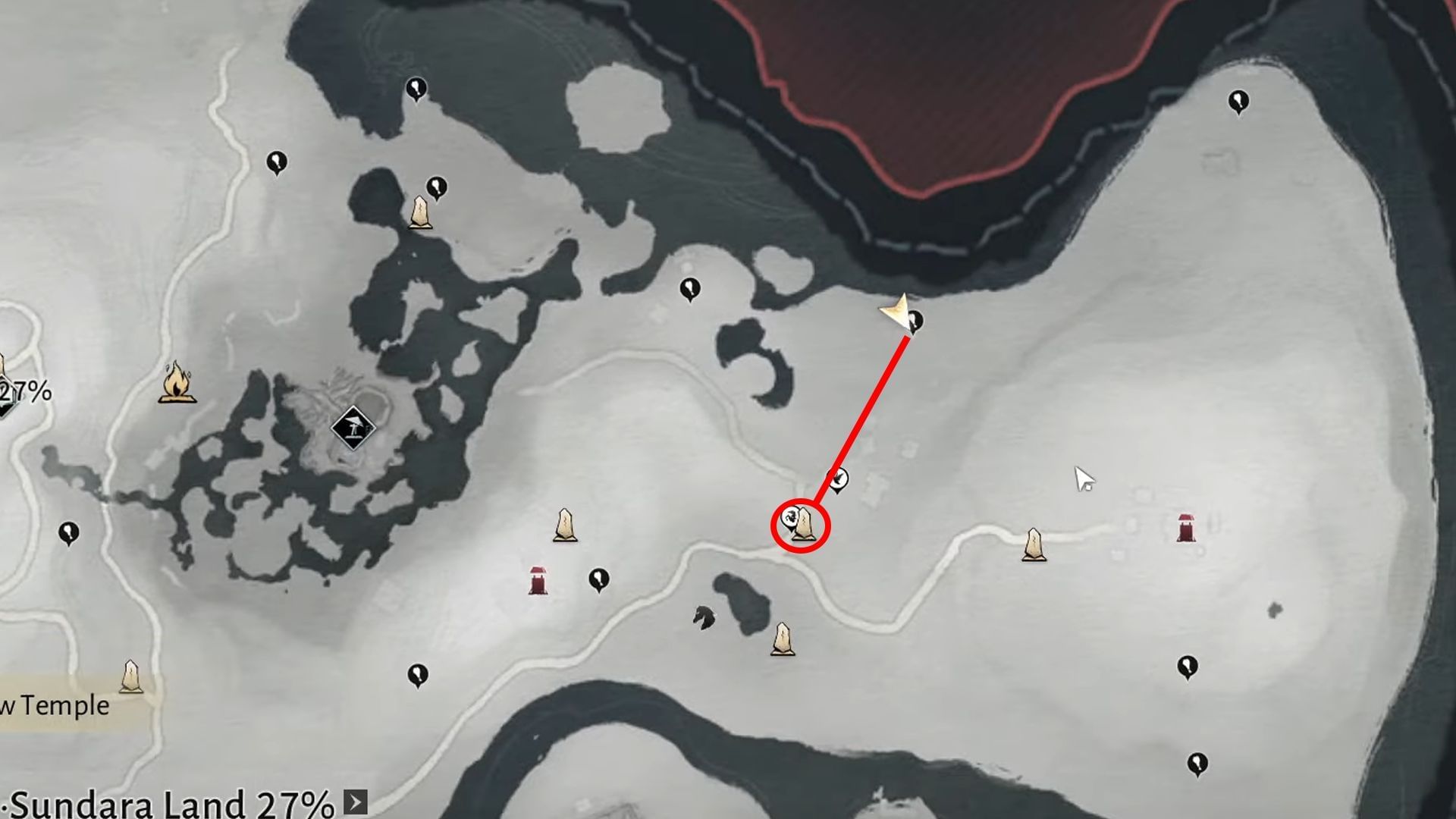The width and height of the screenshot is (1456, 819).
Task: Select the red watchtower icon near the left road
Action: [538, 580]
